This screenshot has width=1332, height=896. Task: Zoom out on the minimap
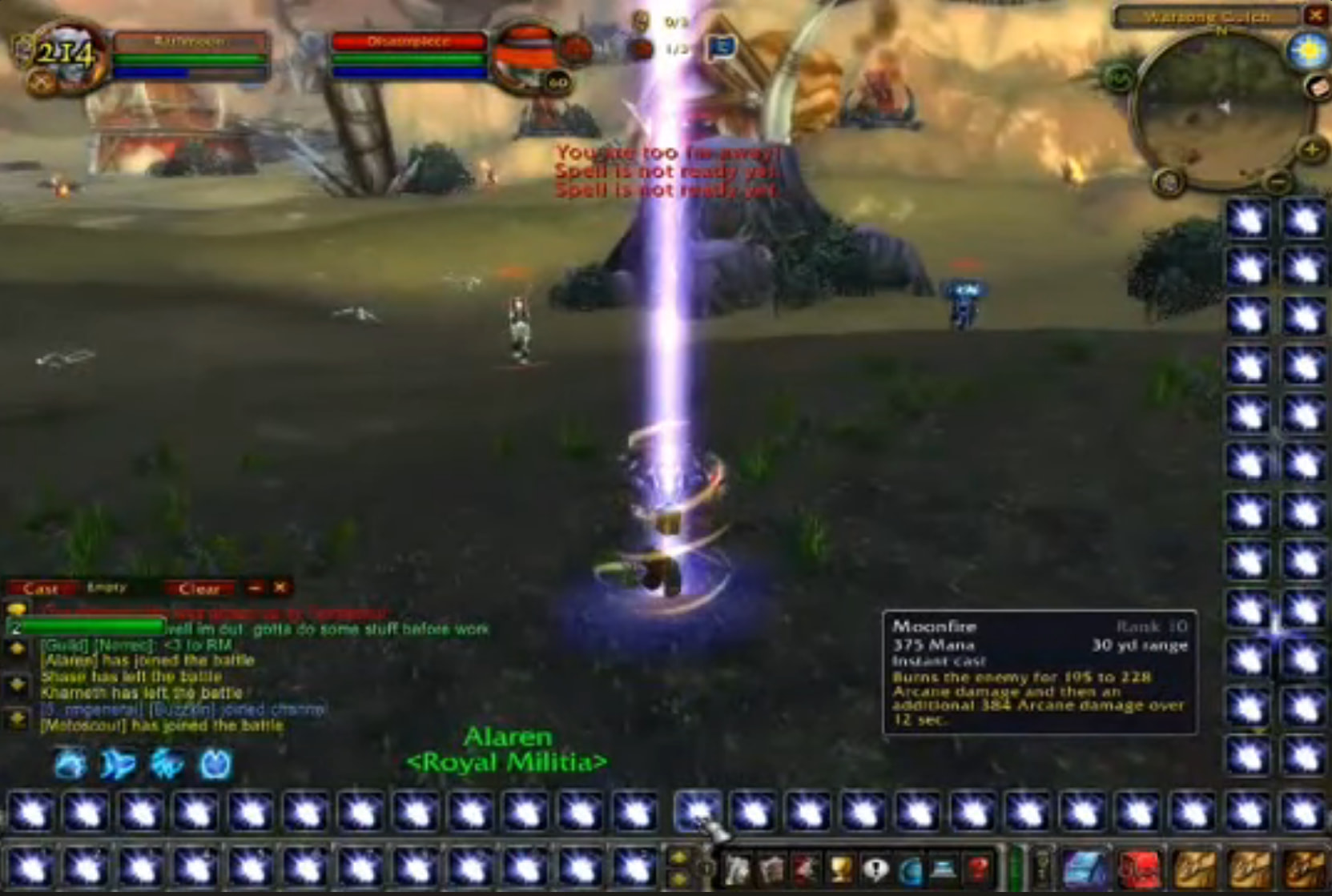click(x=1279, y=183)
